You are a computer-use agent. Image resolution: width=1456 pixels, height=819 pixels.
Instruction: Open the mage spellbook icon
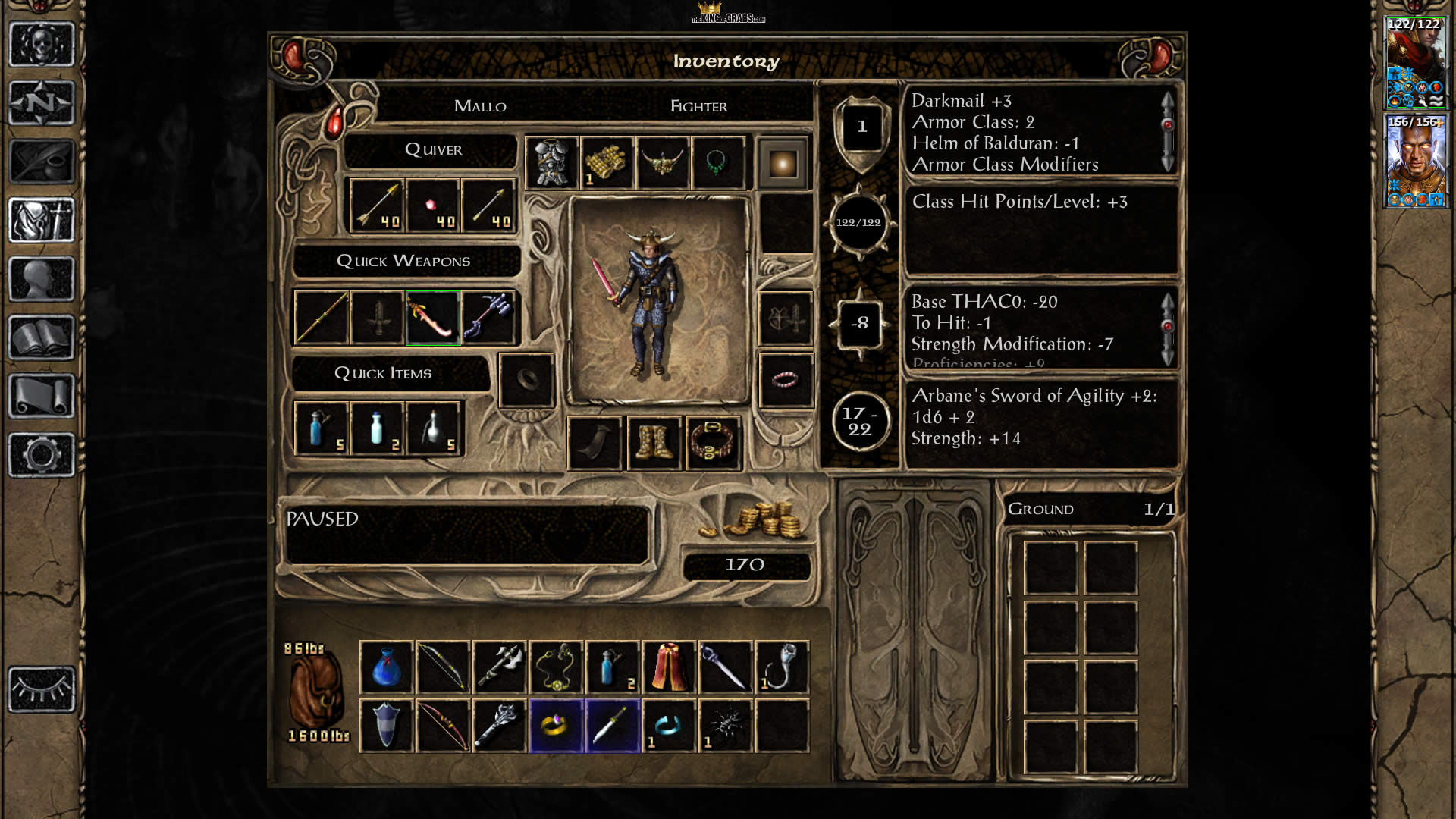[x=42, y=338]
